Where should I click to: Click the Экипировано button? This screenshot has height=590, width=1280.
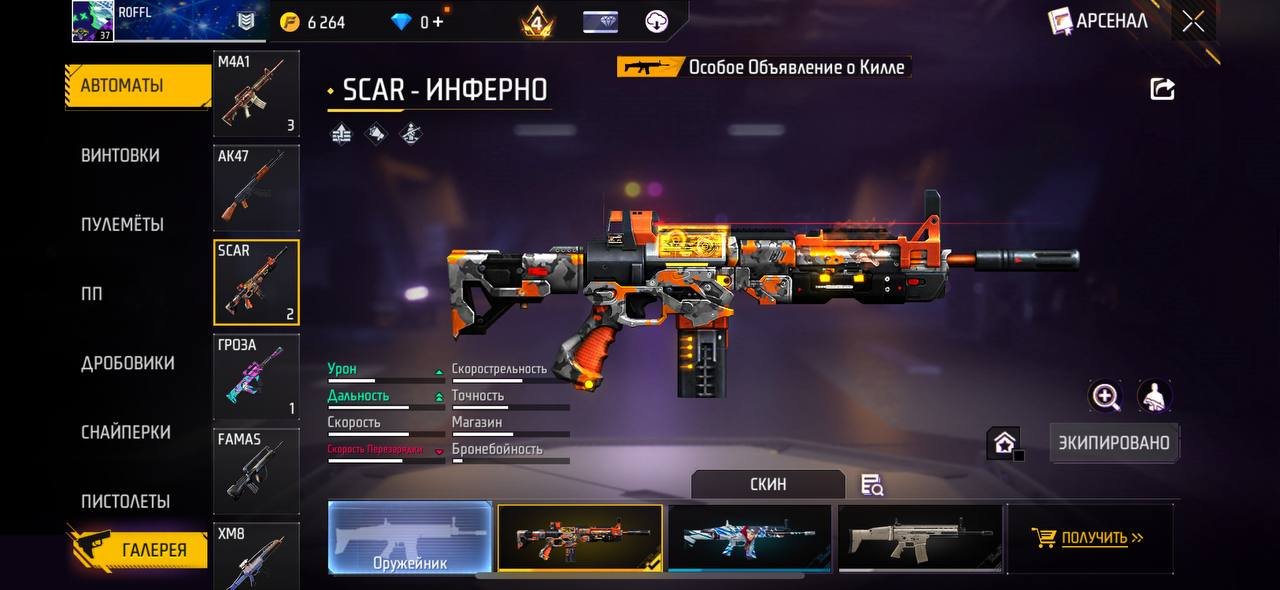(x=1115, y=443)
